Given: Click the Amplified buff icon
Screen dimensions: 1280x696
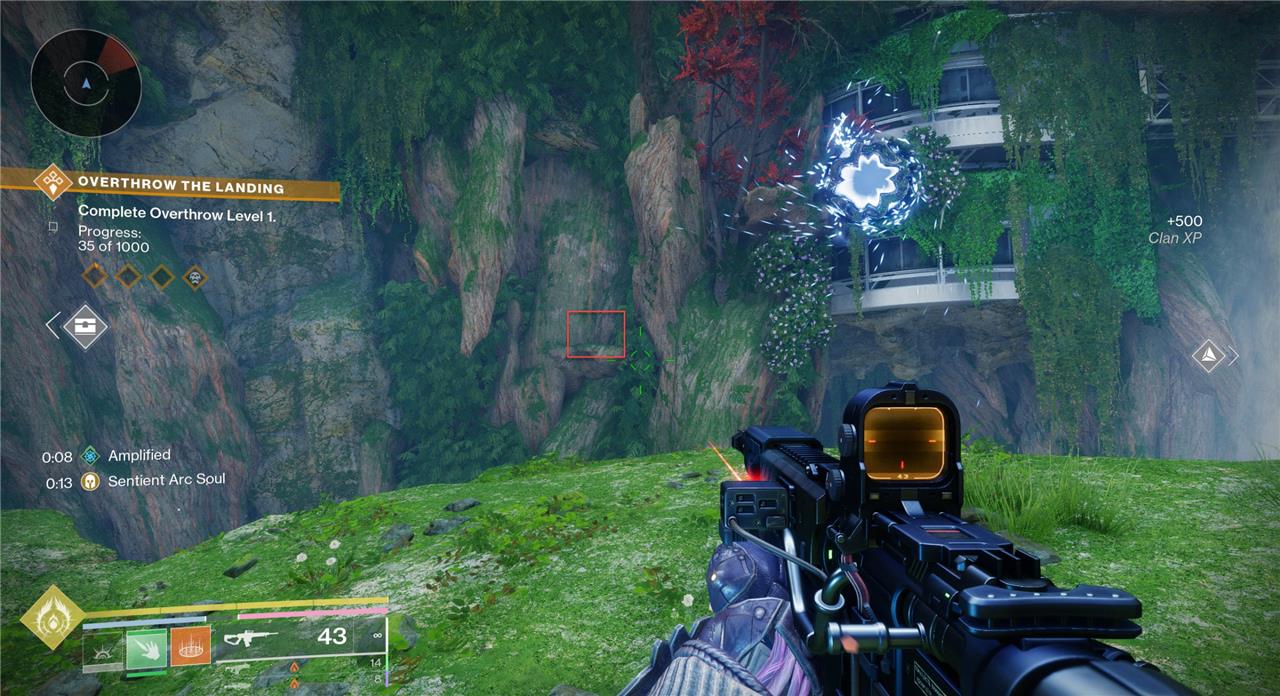Looking at the screenshot, I should tap(91, 456).
